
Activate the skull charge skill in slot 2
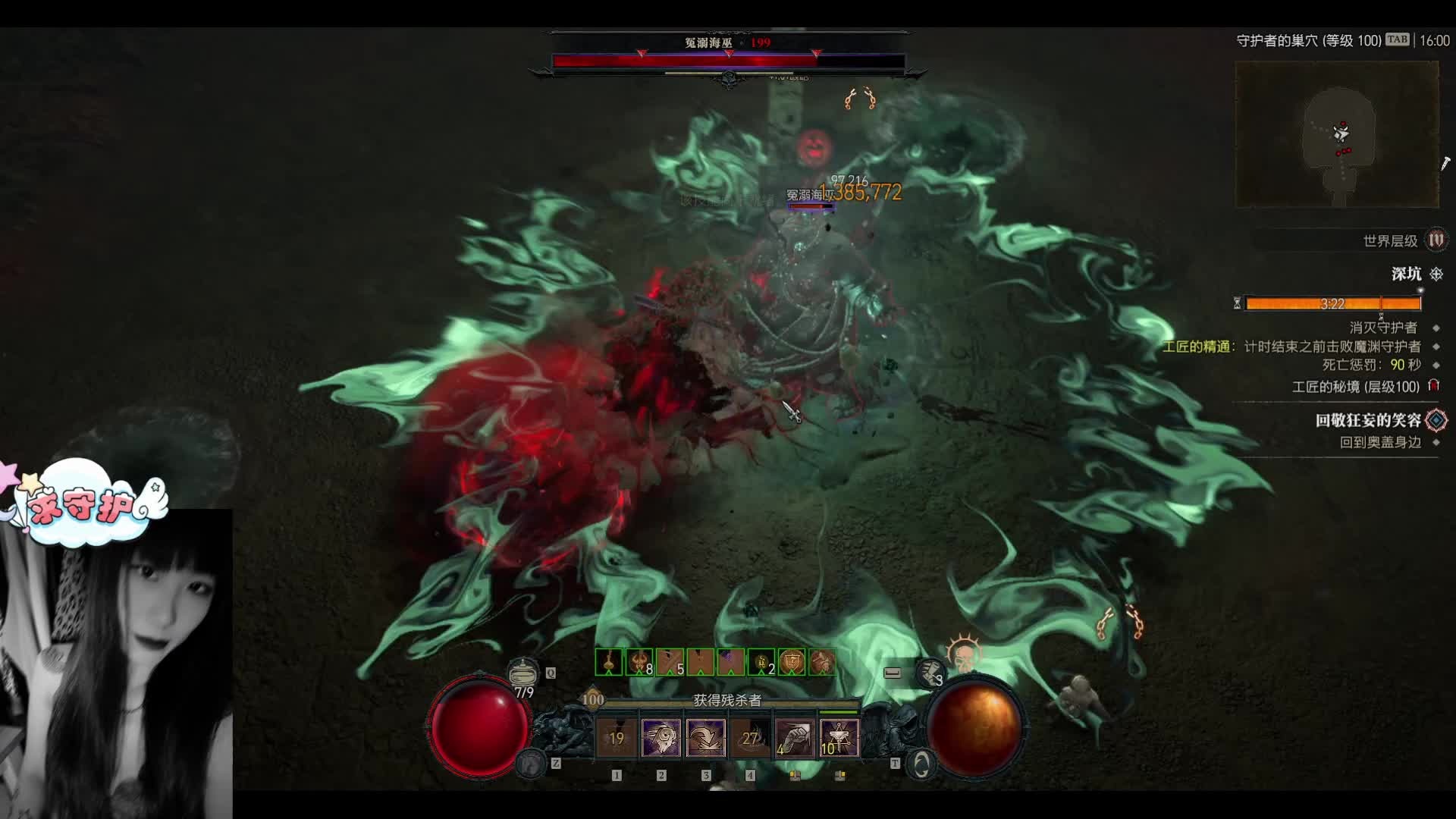coord(661,738)
